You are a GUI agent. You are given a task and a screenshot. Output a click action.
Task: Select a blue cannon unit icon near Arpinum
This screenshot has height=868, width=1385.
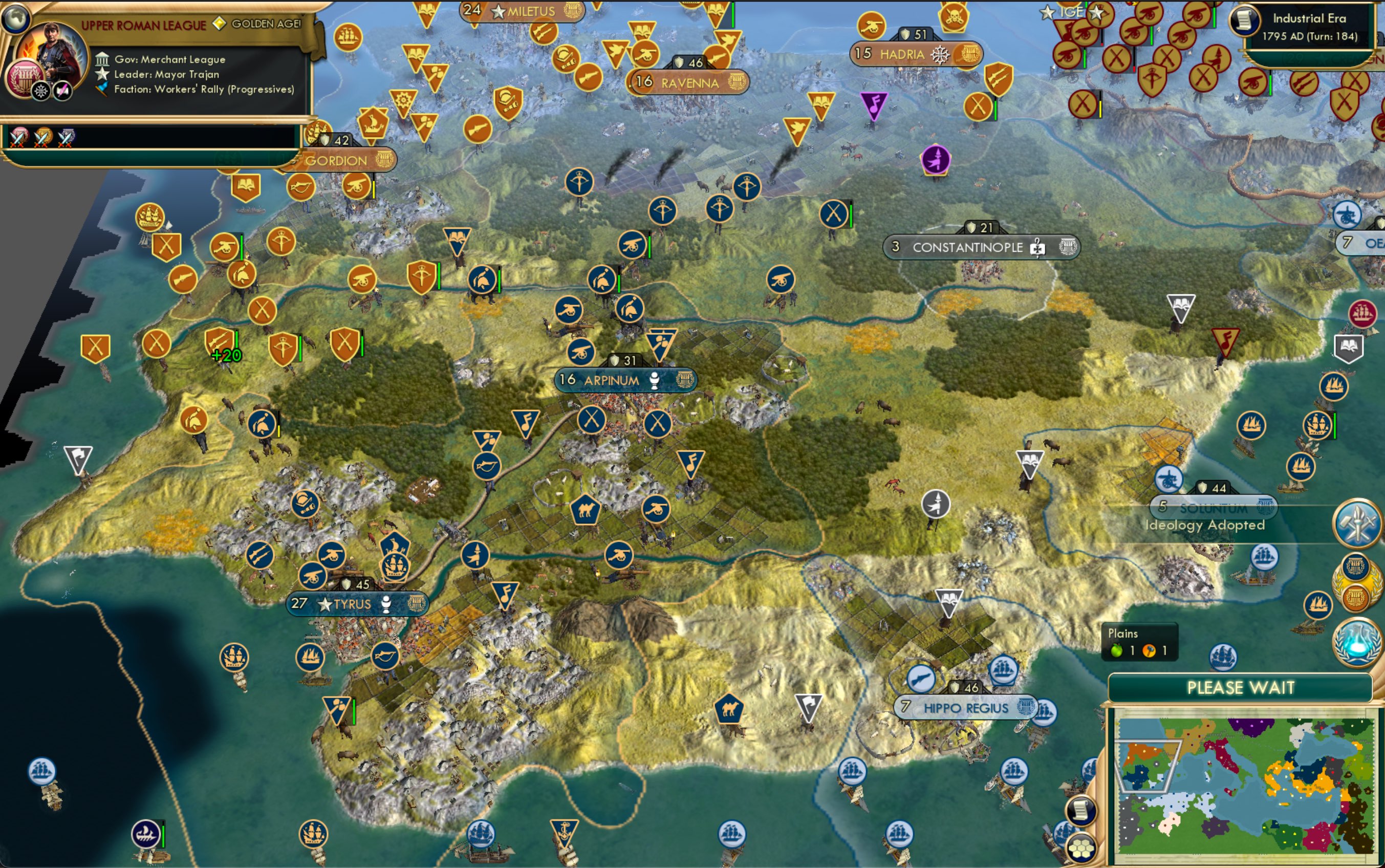(x=581, y=352)
